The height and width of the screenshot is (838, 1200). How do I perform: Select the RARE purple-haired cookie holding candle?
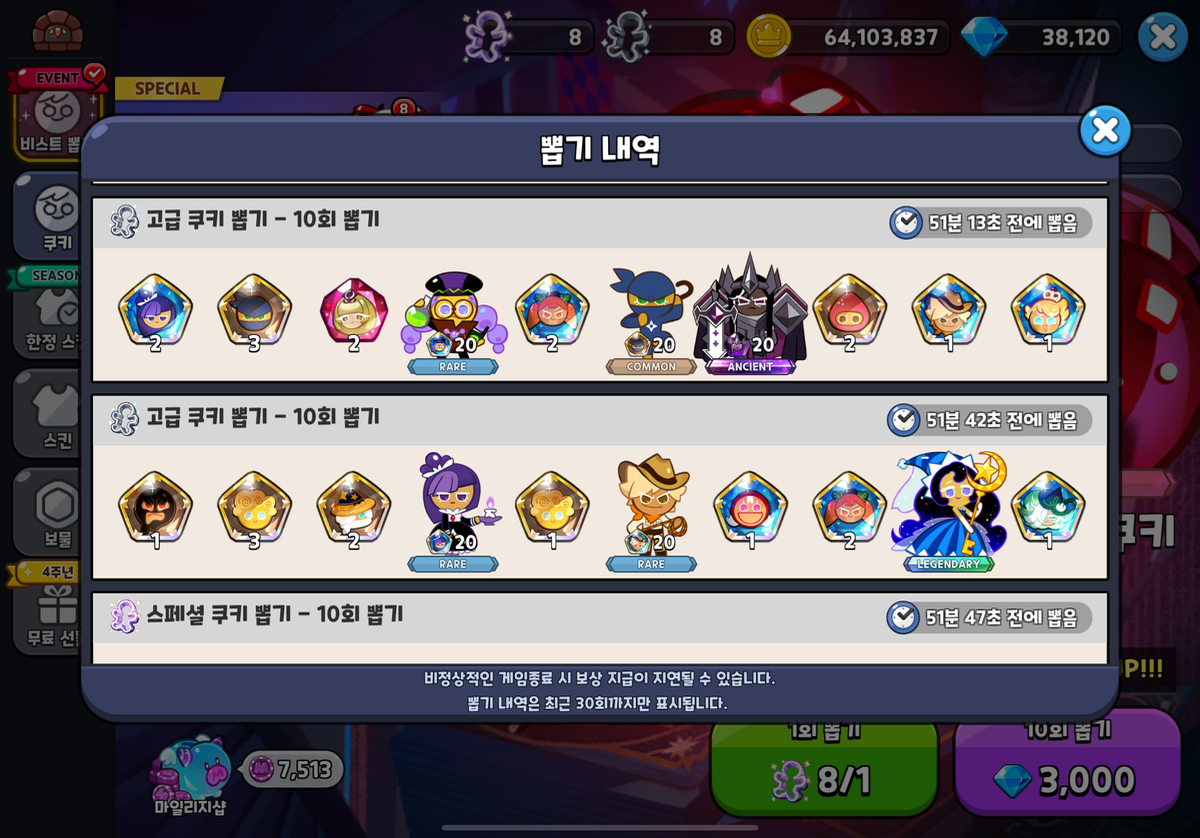tap(453, 512)
